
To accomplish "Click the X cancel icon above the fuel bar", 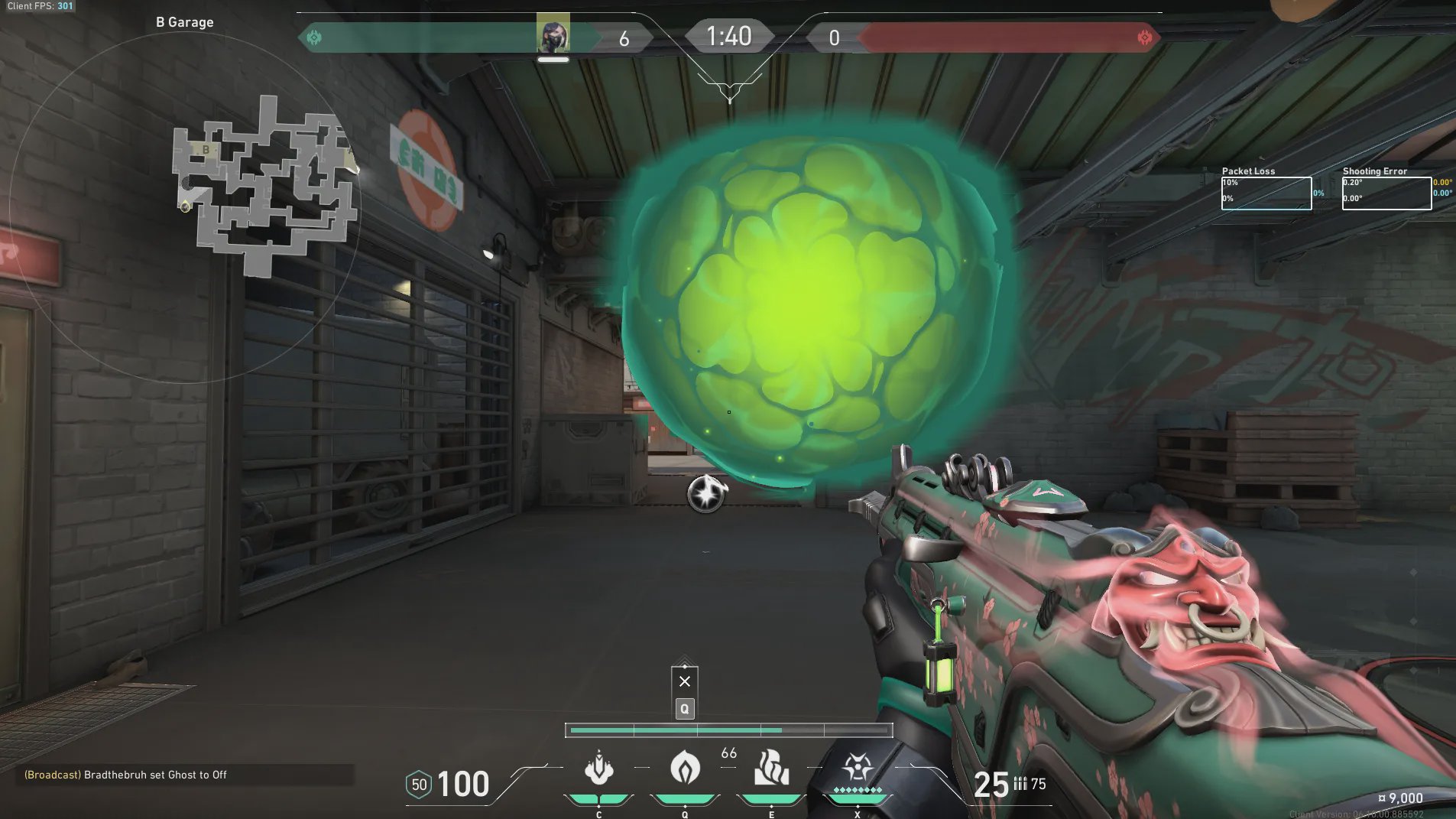I will point(685,681).
